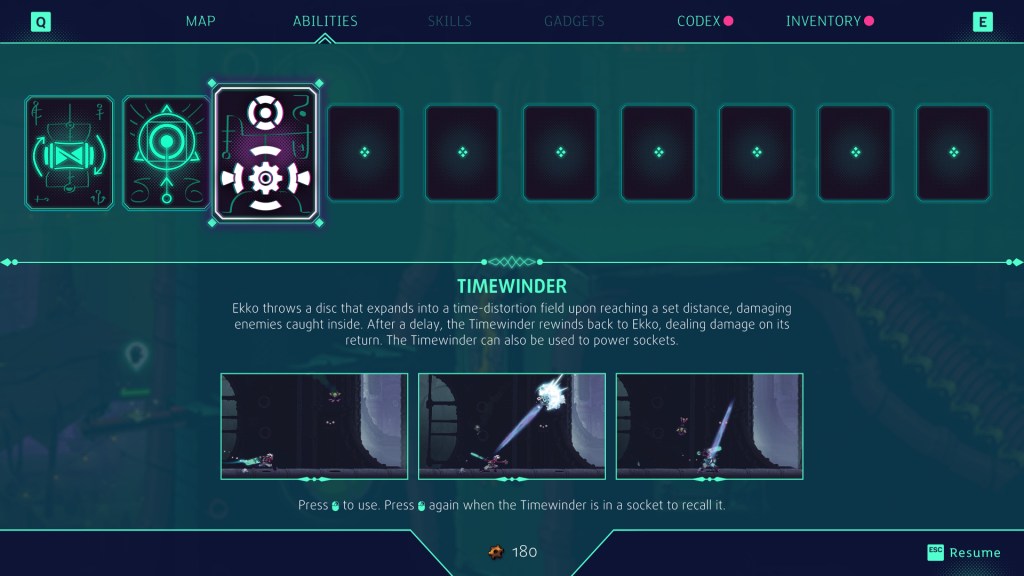The height and width of the screenshot is (576, 1024).
Task: Select the hourglass rewind ability card
Action: click(x=69, y=152)
